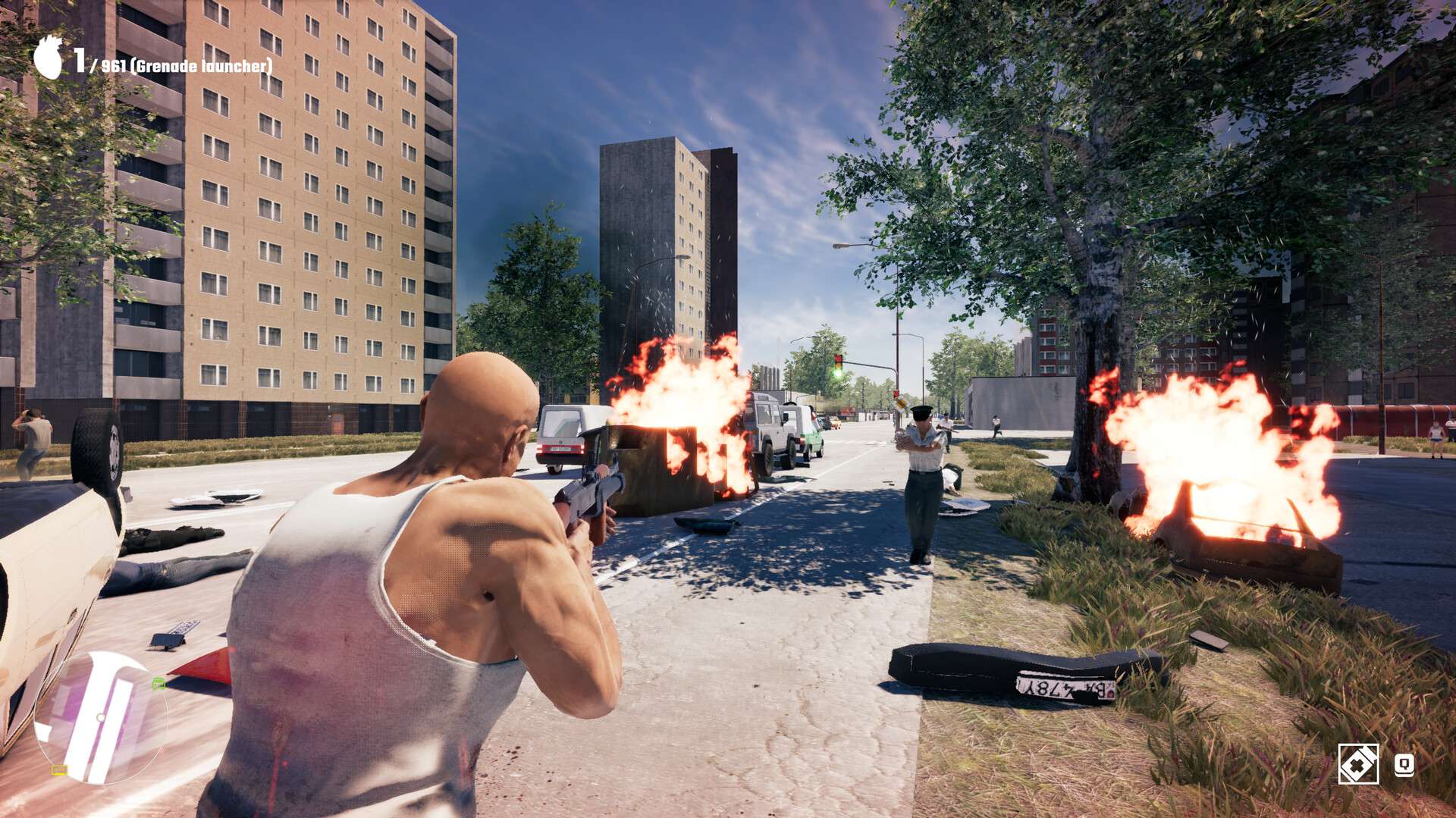Select the green marker on the minimap edge
Screen dimensions: 1456x818
pos(158,684)
